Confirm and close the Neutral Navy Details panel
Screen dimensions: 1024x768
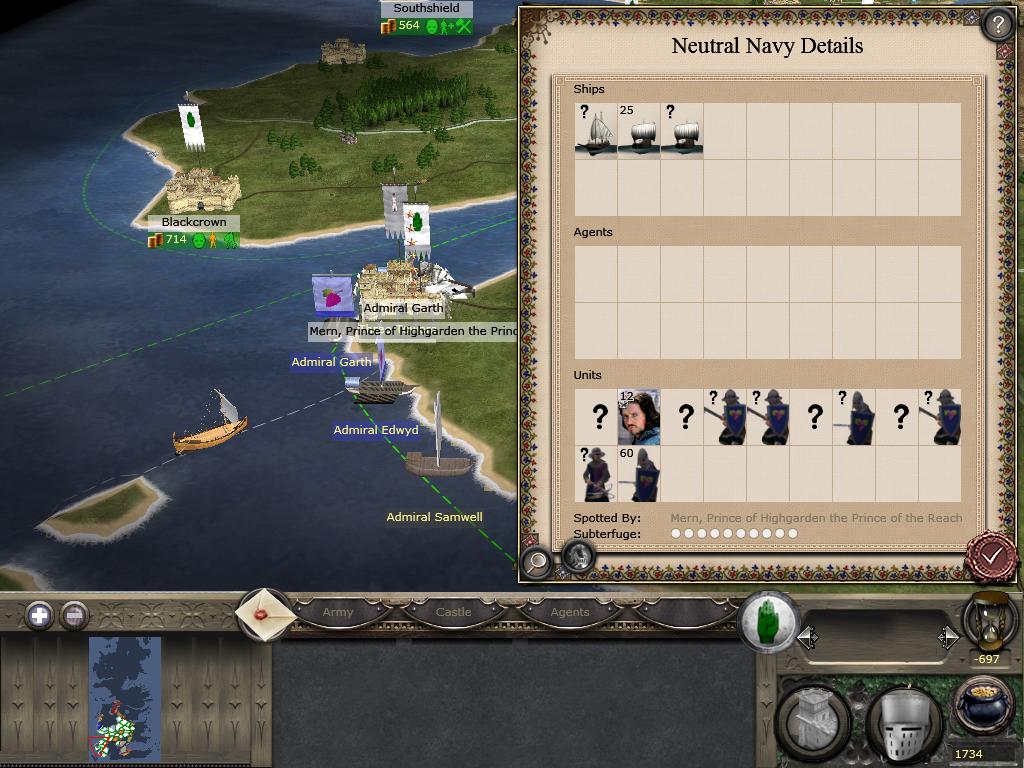992,554
